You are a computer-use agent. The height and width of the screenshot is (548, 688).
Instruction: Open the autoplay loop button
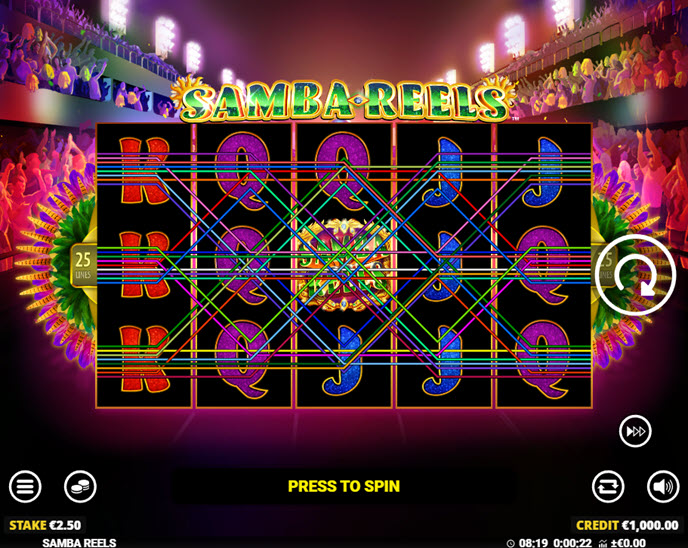tap(607, 487)
